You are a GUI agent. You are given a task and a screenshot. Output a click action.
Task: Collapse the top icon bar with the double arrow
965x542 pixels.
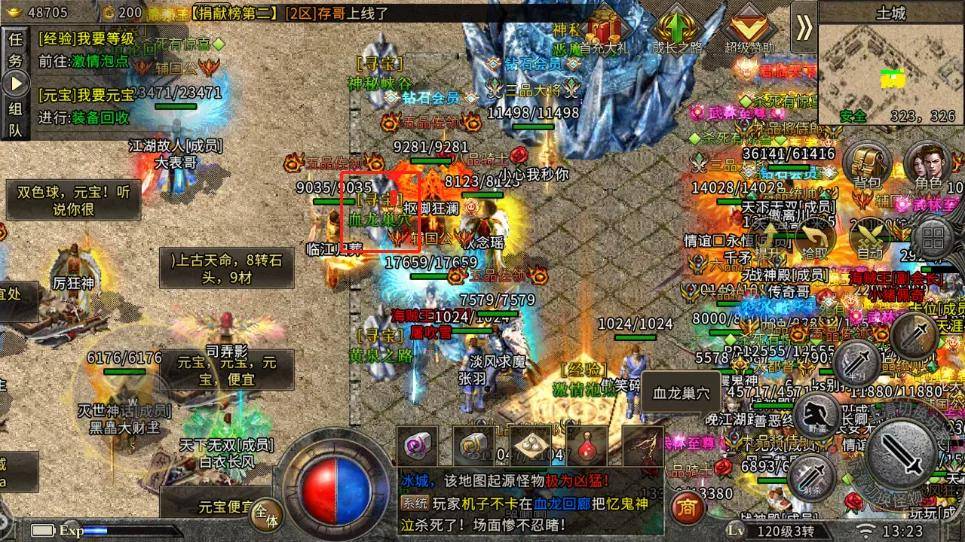[x=803, y=27]
